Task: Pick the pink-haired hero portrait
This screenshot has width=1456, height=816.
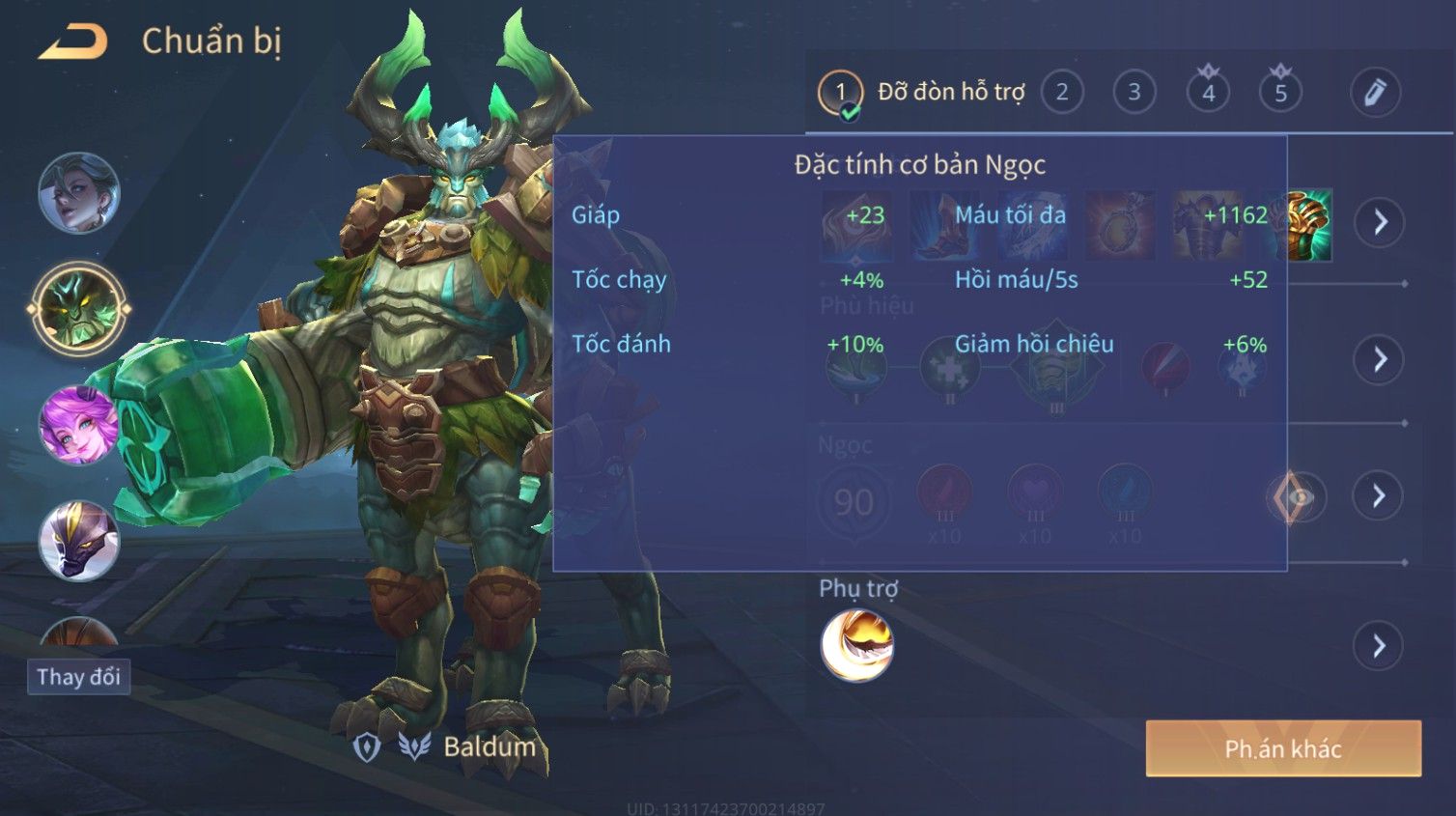Action: (78, 425)
